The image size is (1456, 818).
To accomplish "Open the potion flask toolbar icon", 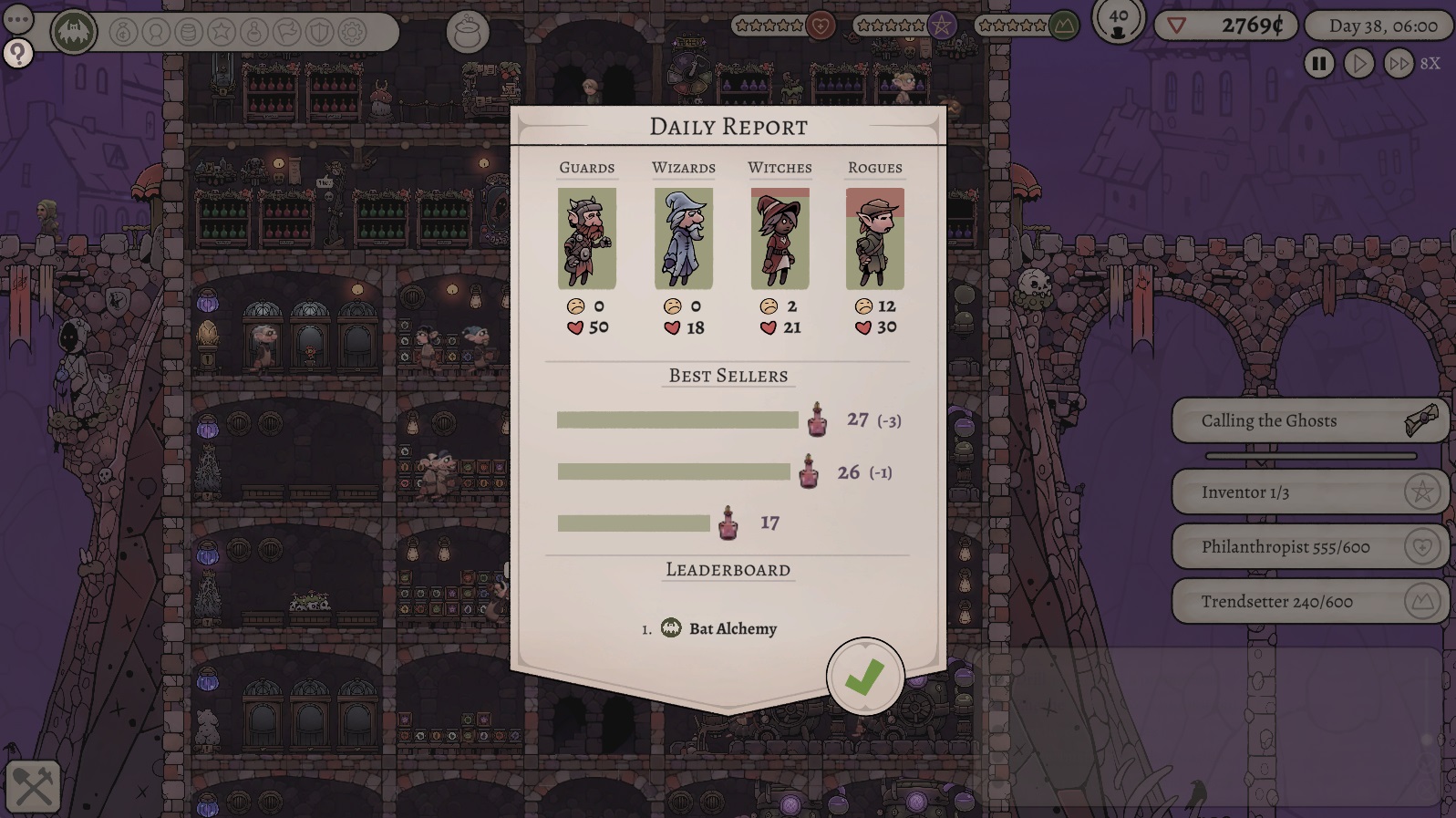I will click(254, 33).
